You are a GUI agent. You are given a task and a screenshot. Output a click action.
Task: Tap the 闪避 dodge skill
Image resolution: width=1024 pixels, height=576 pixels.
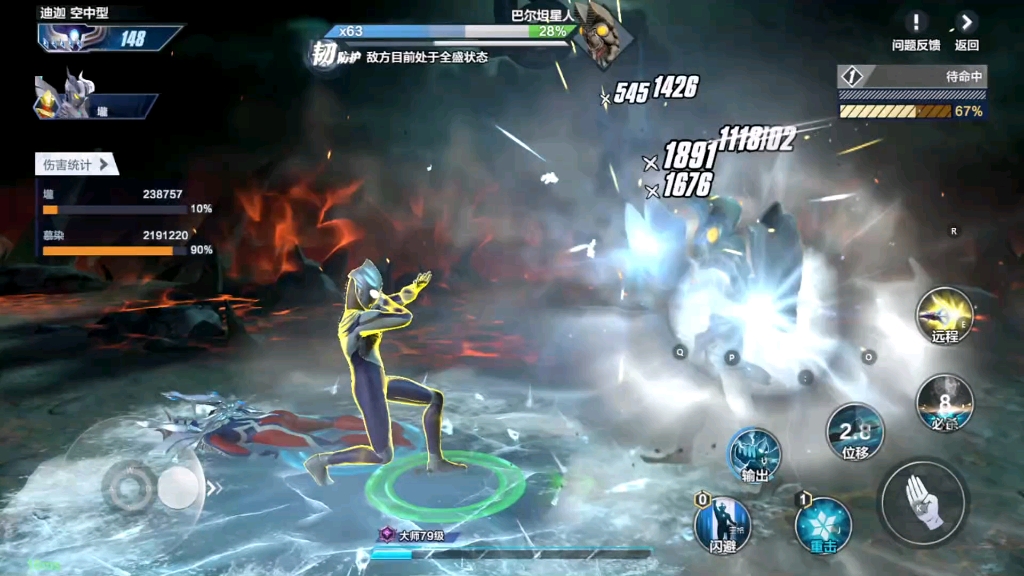722,522
